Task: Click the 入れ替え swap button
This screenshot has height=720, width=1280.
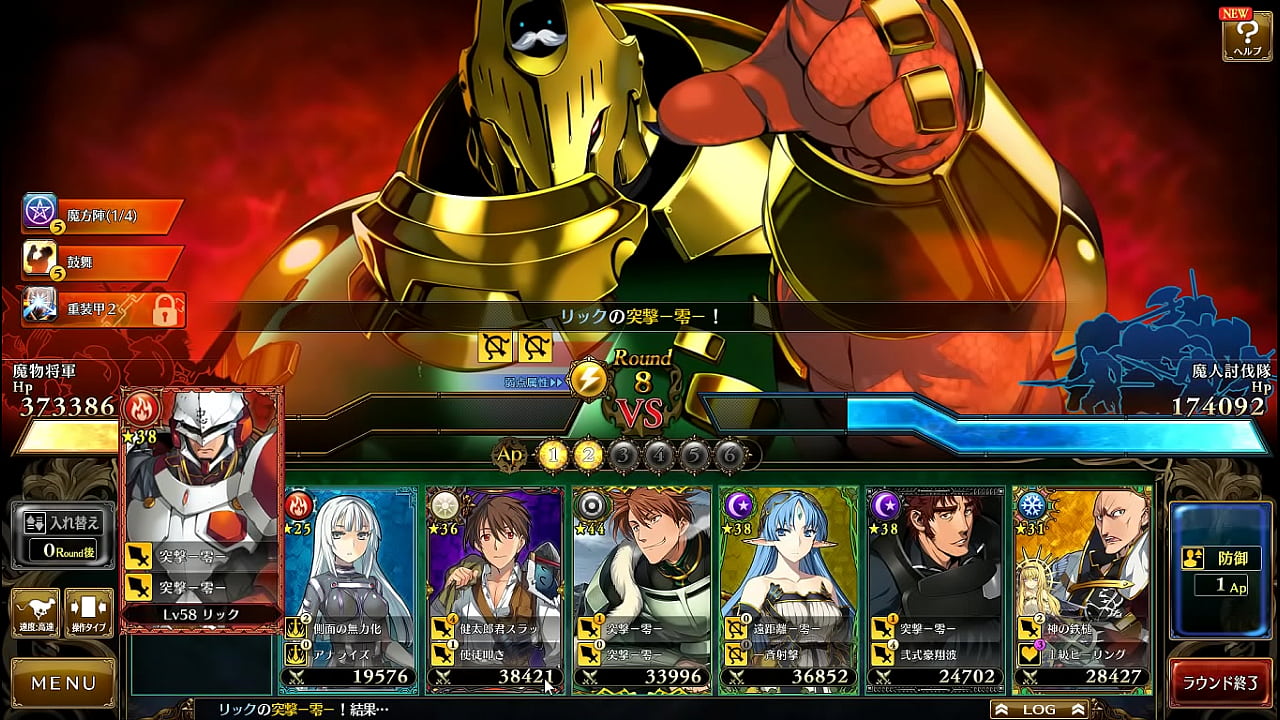Action: [x=62, y=535]
